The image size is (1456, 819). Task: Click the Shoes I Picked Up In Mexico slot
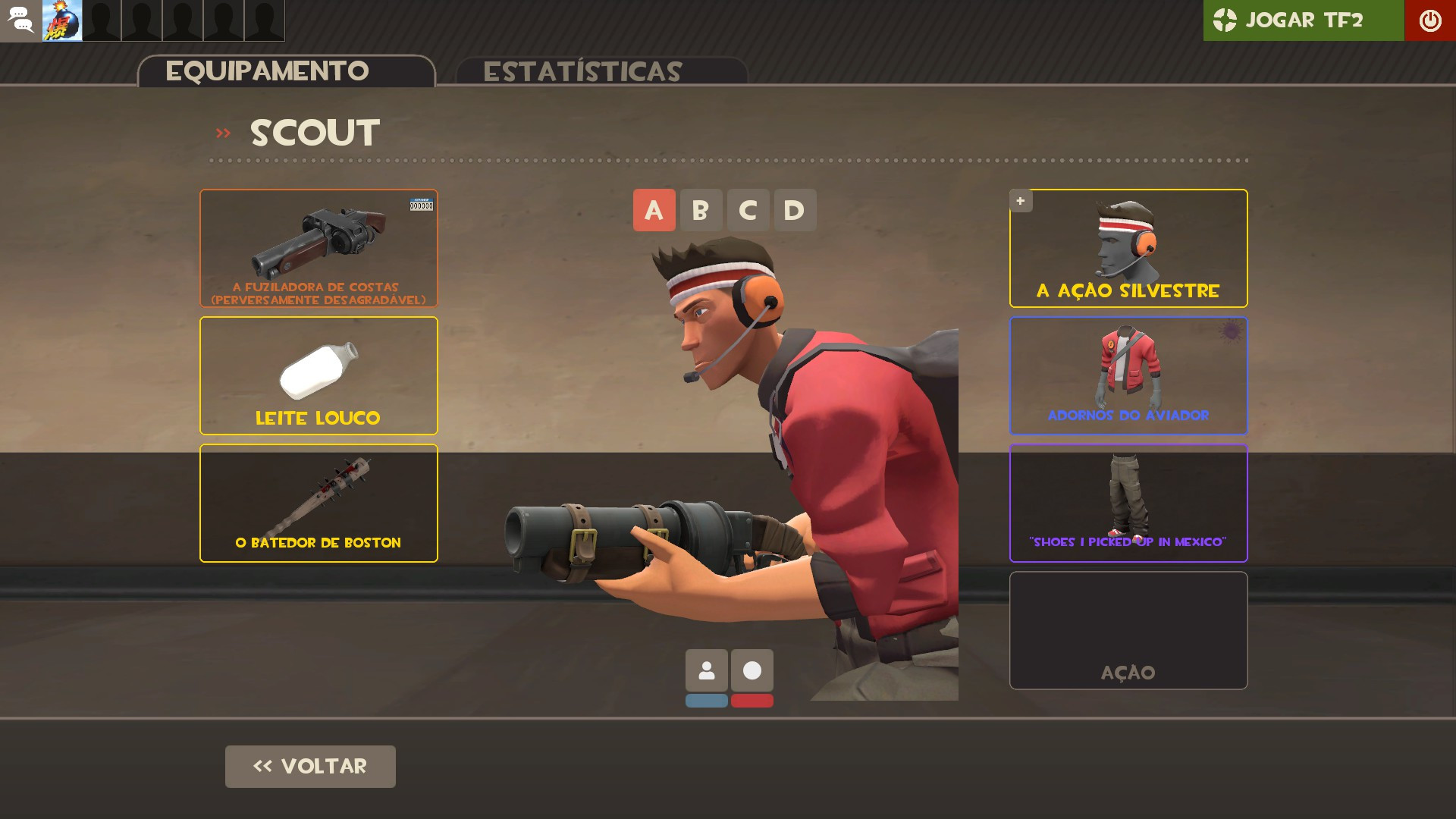[1128, 503]
